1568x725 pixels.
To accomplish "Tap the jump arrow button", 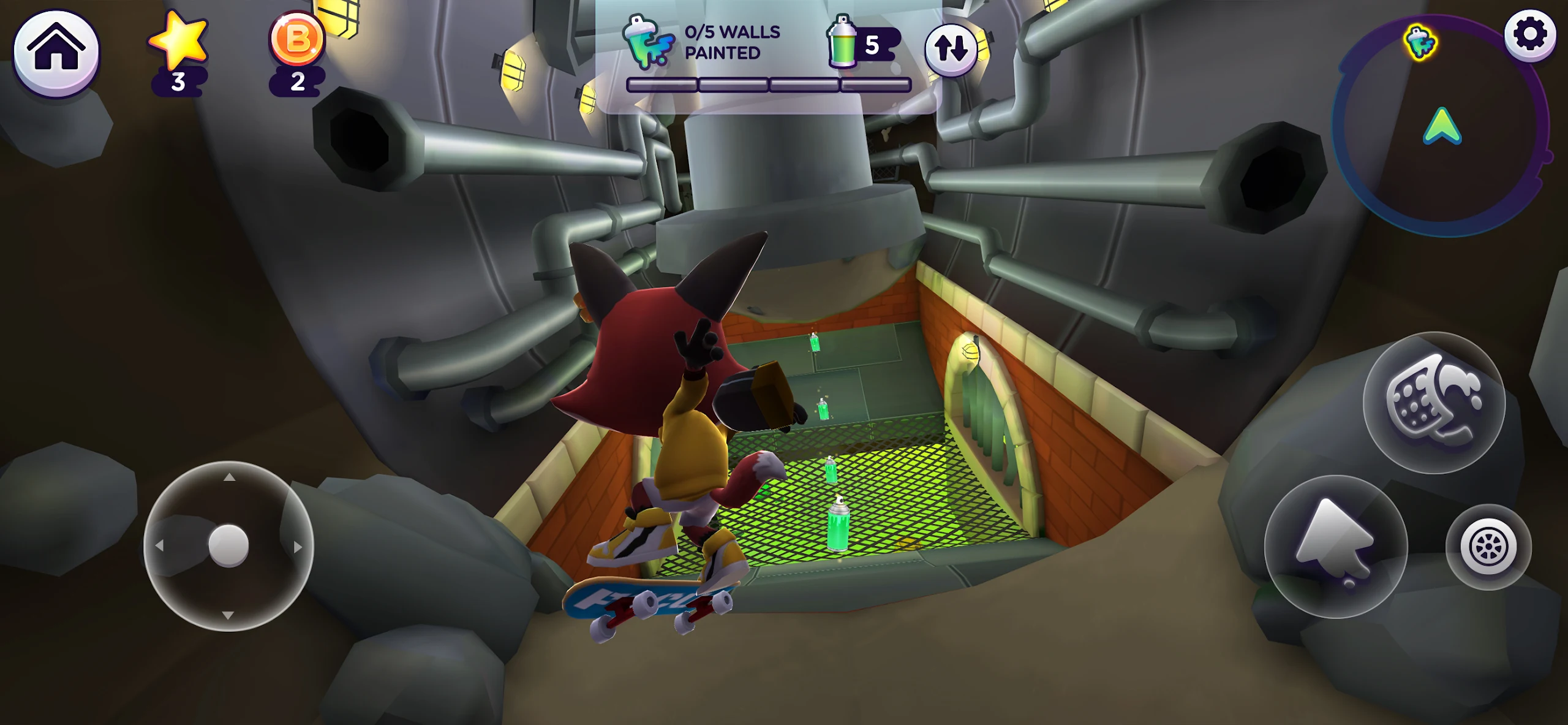I will [x=1335, y=545].
